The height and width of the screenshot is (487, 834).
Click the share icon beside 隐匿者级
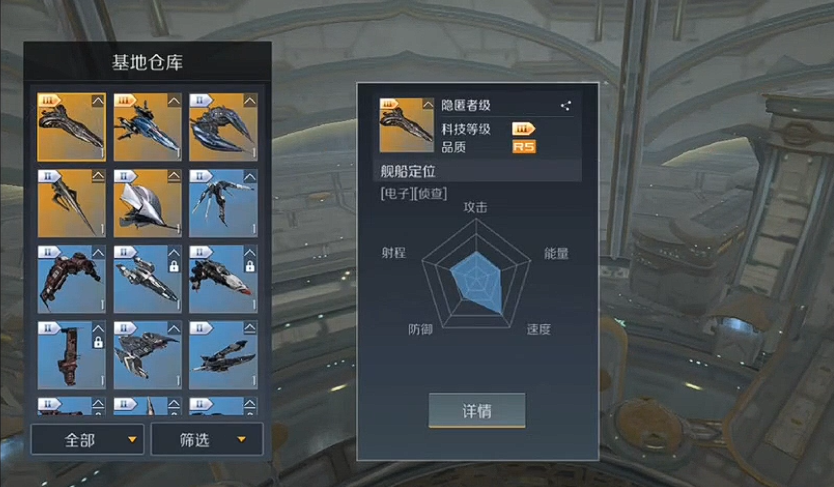coord(566,105)
